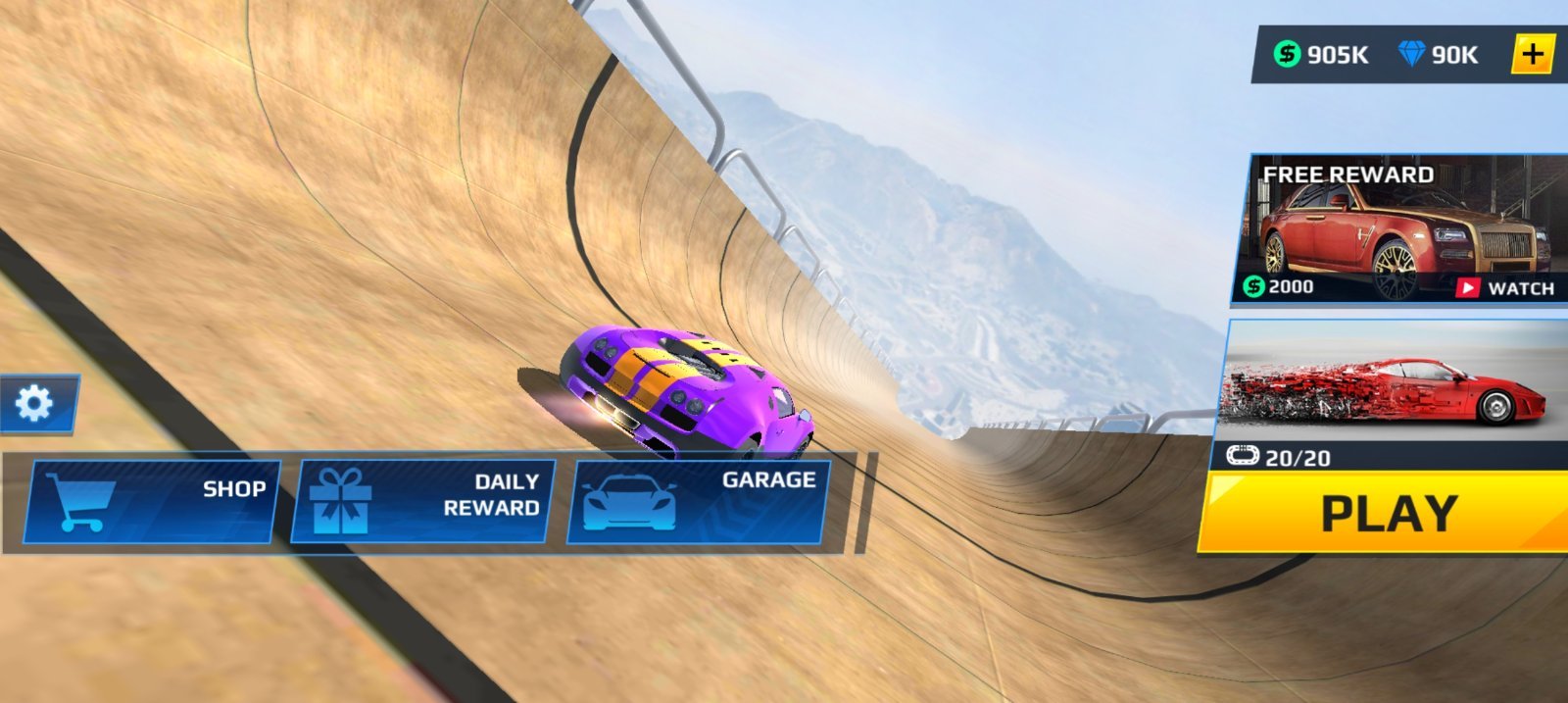The height and width of the screenshot is (703, 1568).
Task: Claim the Daily Reward
Action: click(423, 501)
